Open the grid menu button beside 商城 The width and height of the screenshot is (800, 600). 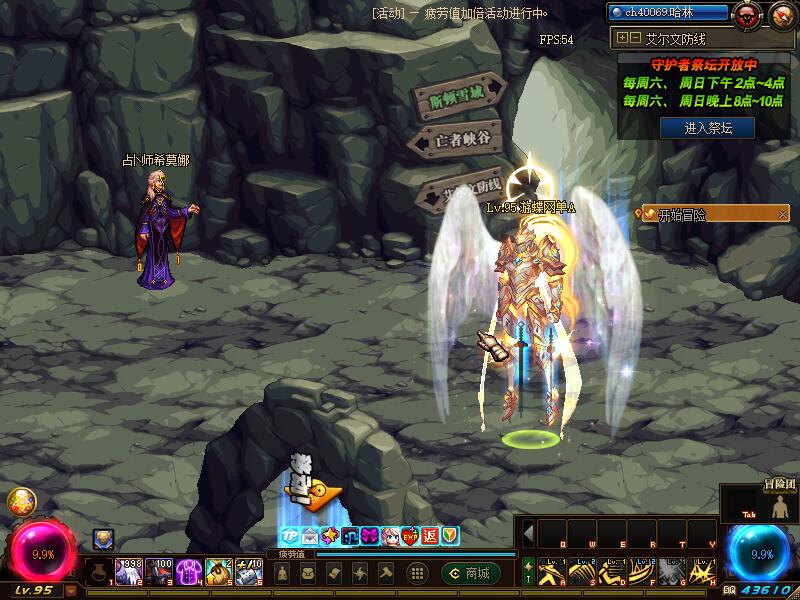(417, 573)
